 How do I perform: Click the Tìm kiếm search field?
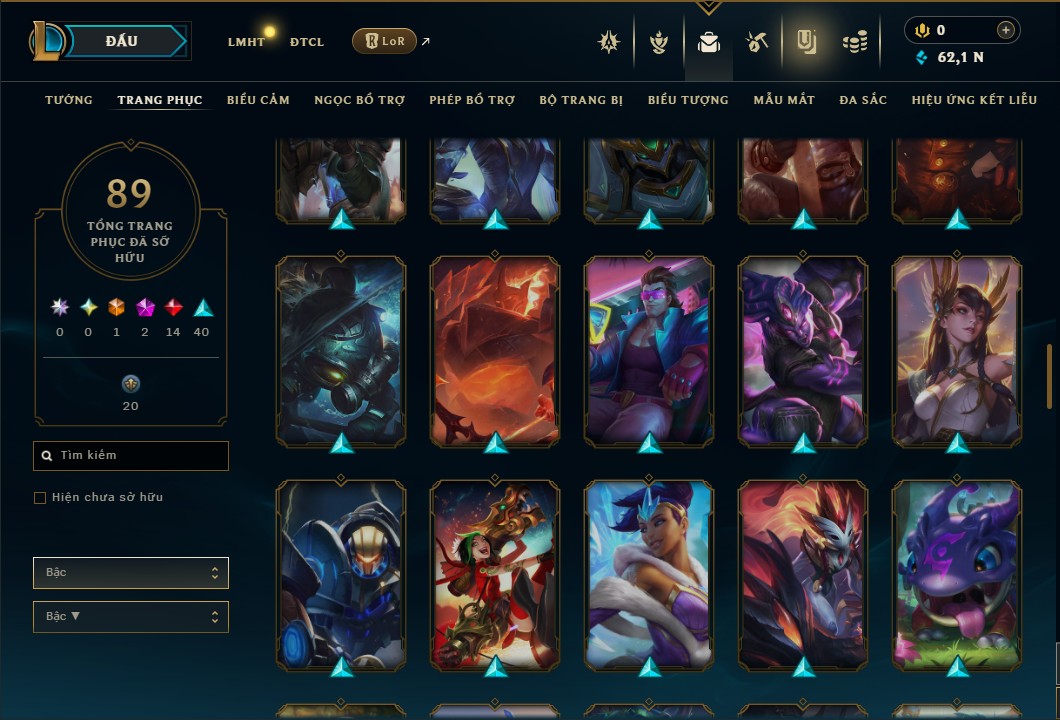click(131, 456)
